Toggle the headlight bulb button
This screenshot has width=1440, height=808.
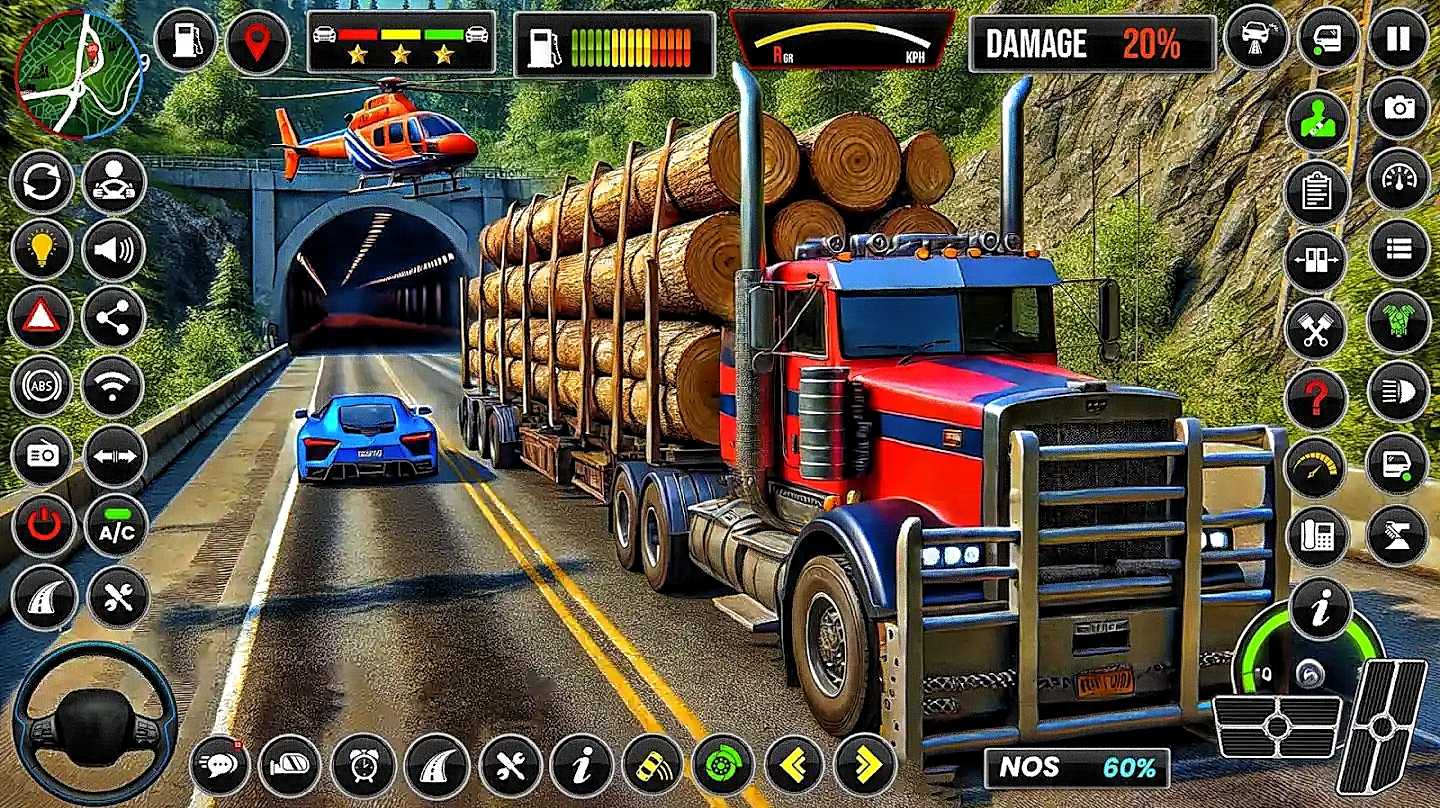coord(42,250)
